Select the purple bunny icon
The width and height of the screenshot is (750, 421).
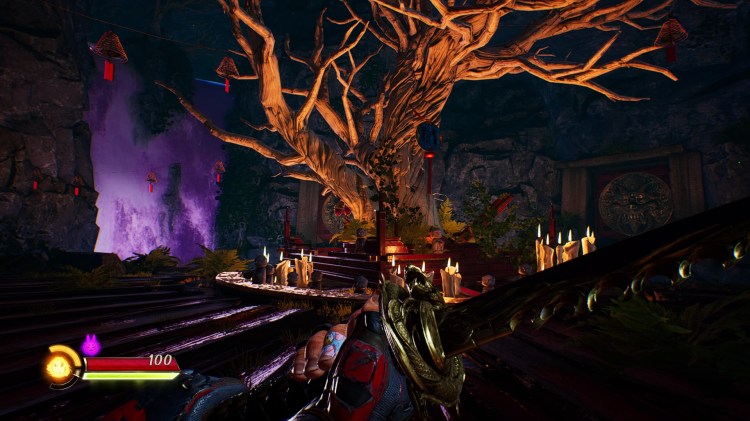[90, 345]
